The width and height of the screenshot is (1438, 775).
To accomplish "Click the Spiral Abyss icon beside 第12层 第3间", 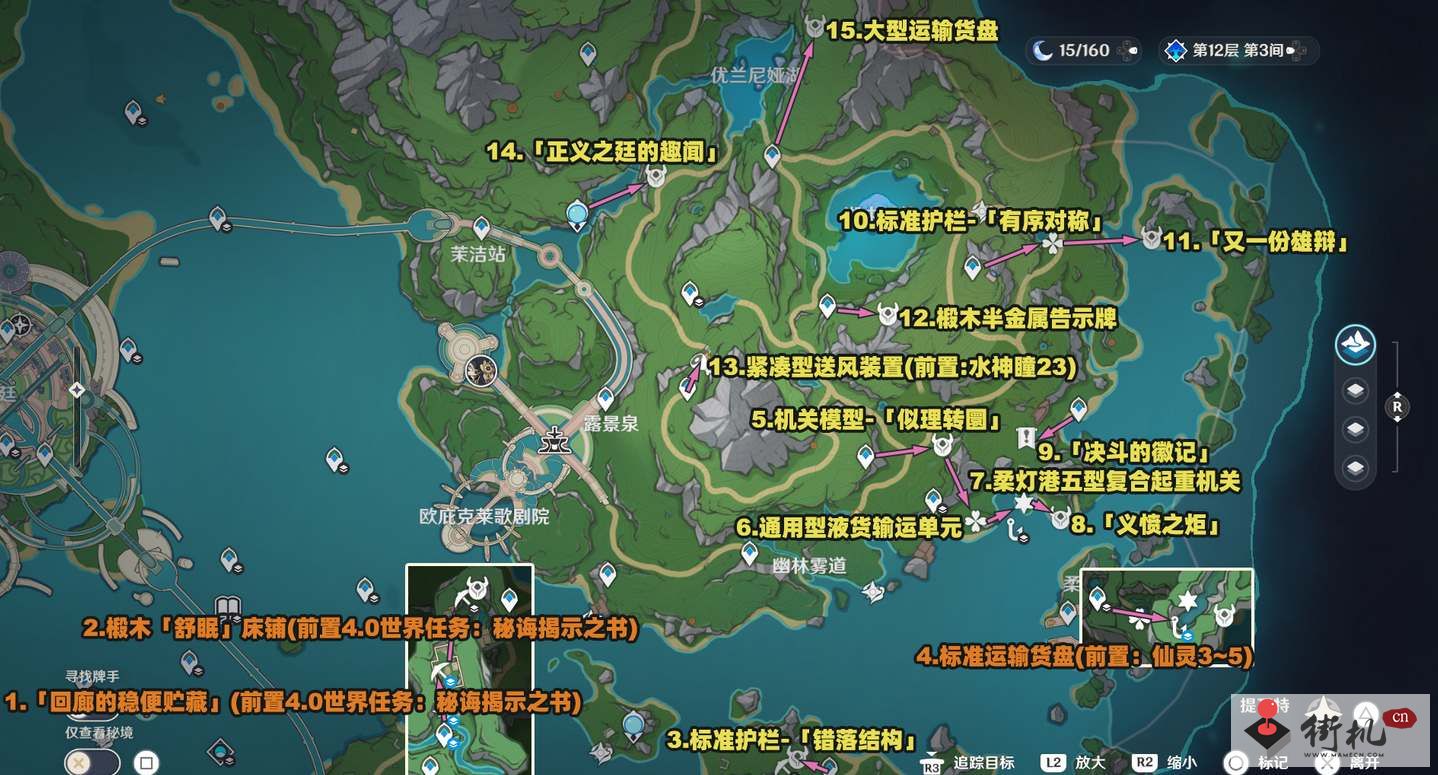I will (1176, 50).
